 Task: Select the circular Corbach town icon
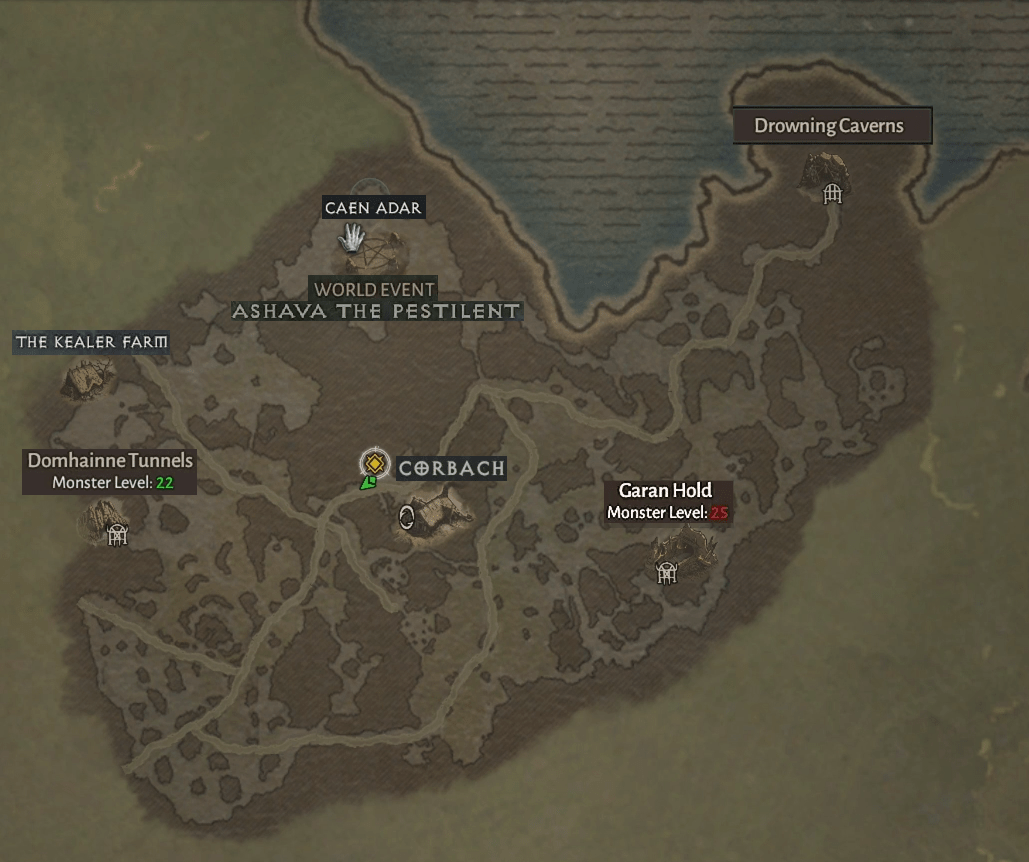407,516
